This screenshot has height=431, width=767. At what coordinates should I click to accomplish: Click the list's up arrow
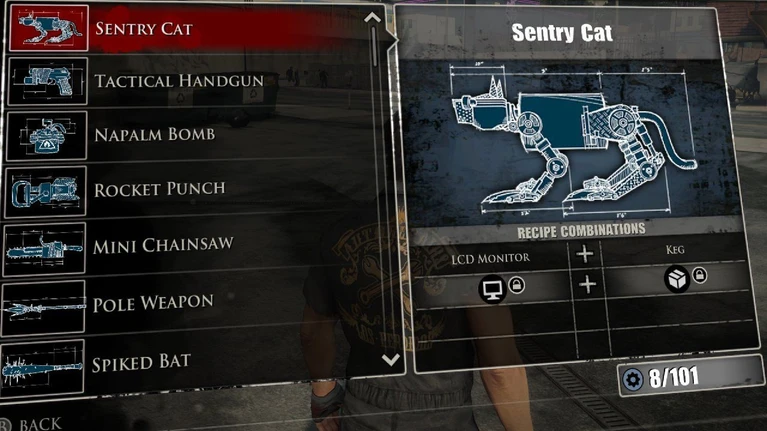[372, 18]
